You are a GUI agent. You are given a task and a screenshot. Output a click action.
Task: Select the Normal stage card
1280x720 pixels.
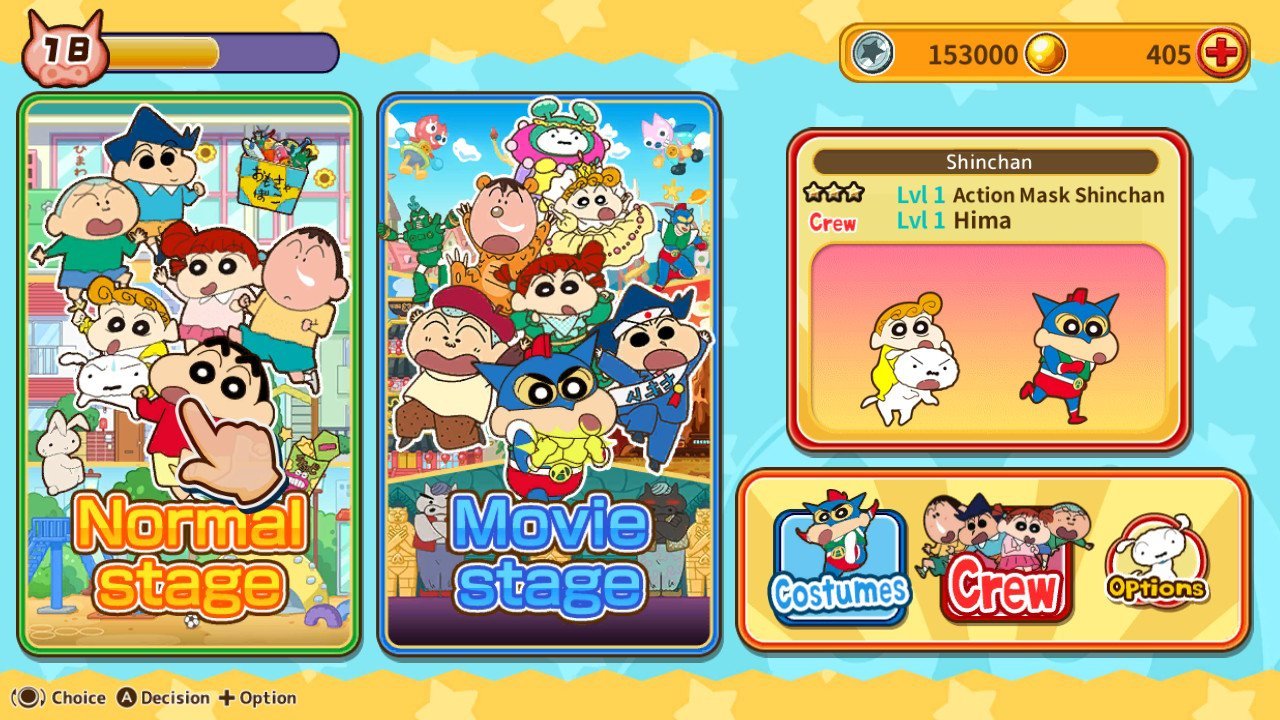[x=189, y=375]
